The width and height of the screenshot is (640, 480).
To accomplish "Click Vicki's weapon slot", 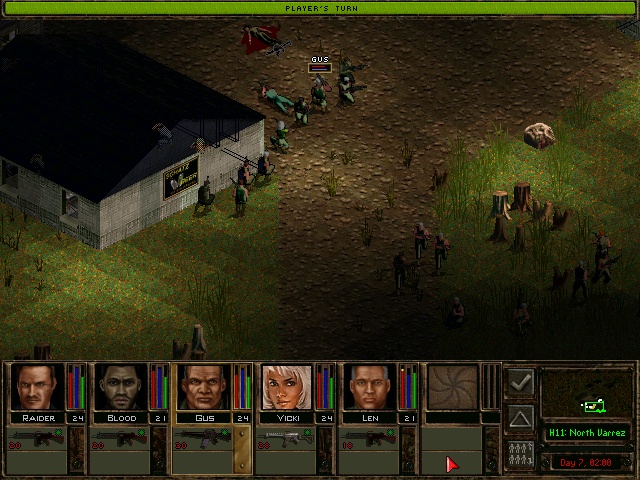I will point(286,440).
